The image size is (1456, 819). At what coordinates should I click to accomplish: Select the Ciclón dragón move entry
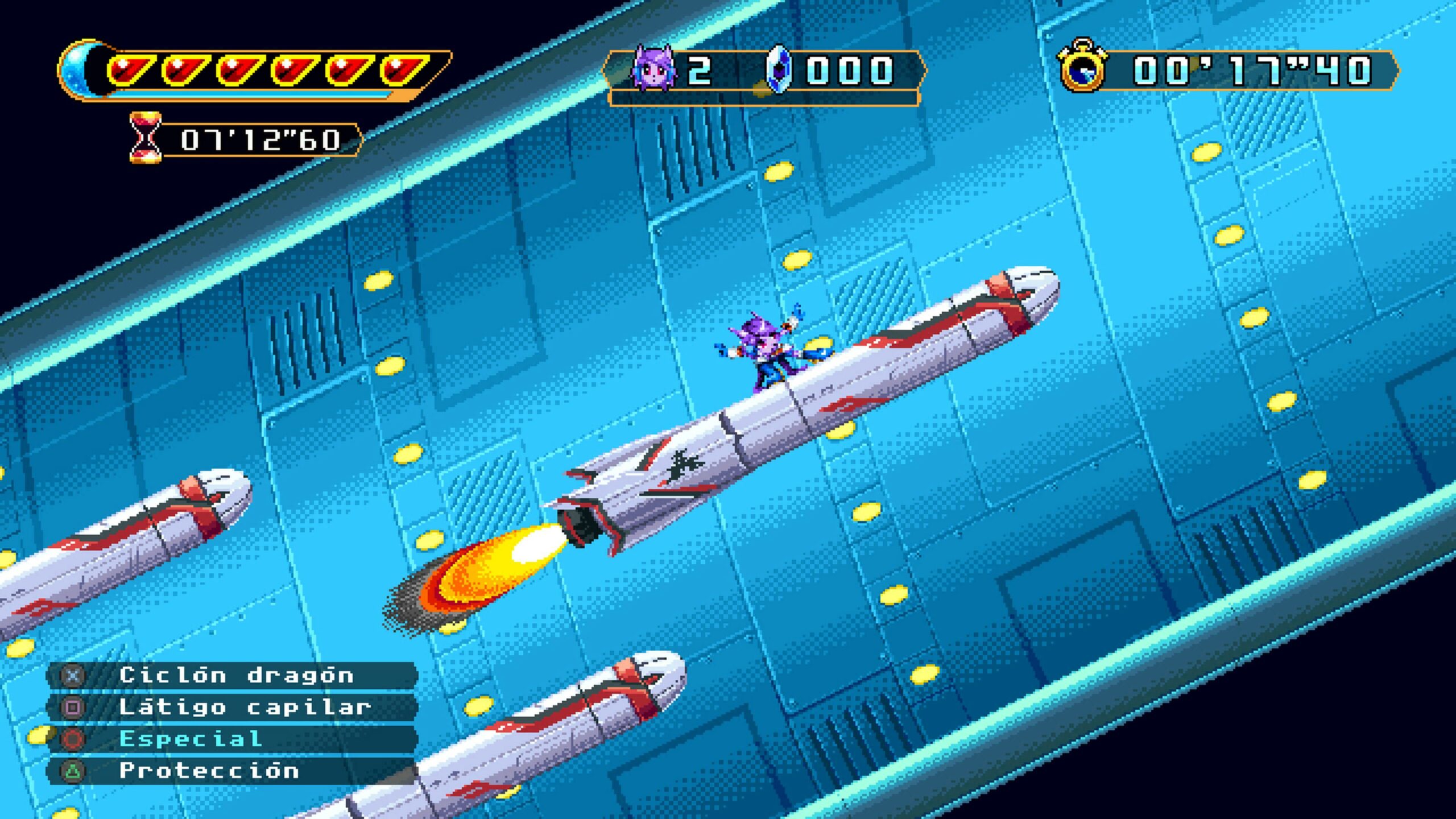point(235,676)
